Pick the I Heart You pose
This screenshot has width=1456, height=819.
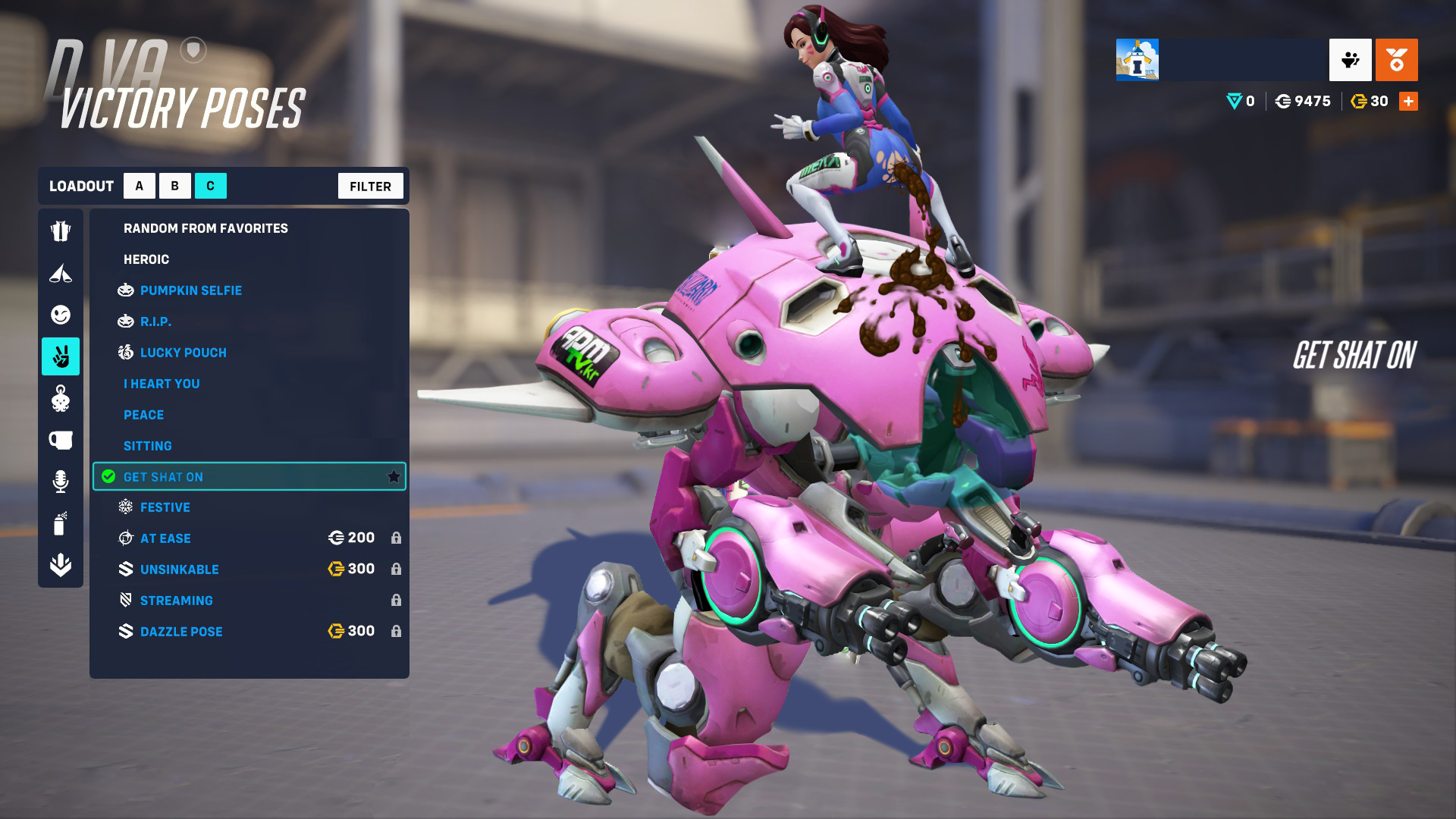[162, 384]
